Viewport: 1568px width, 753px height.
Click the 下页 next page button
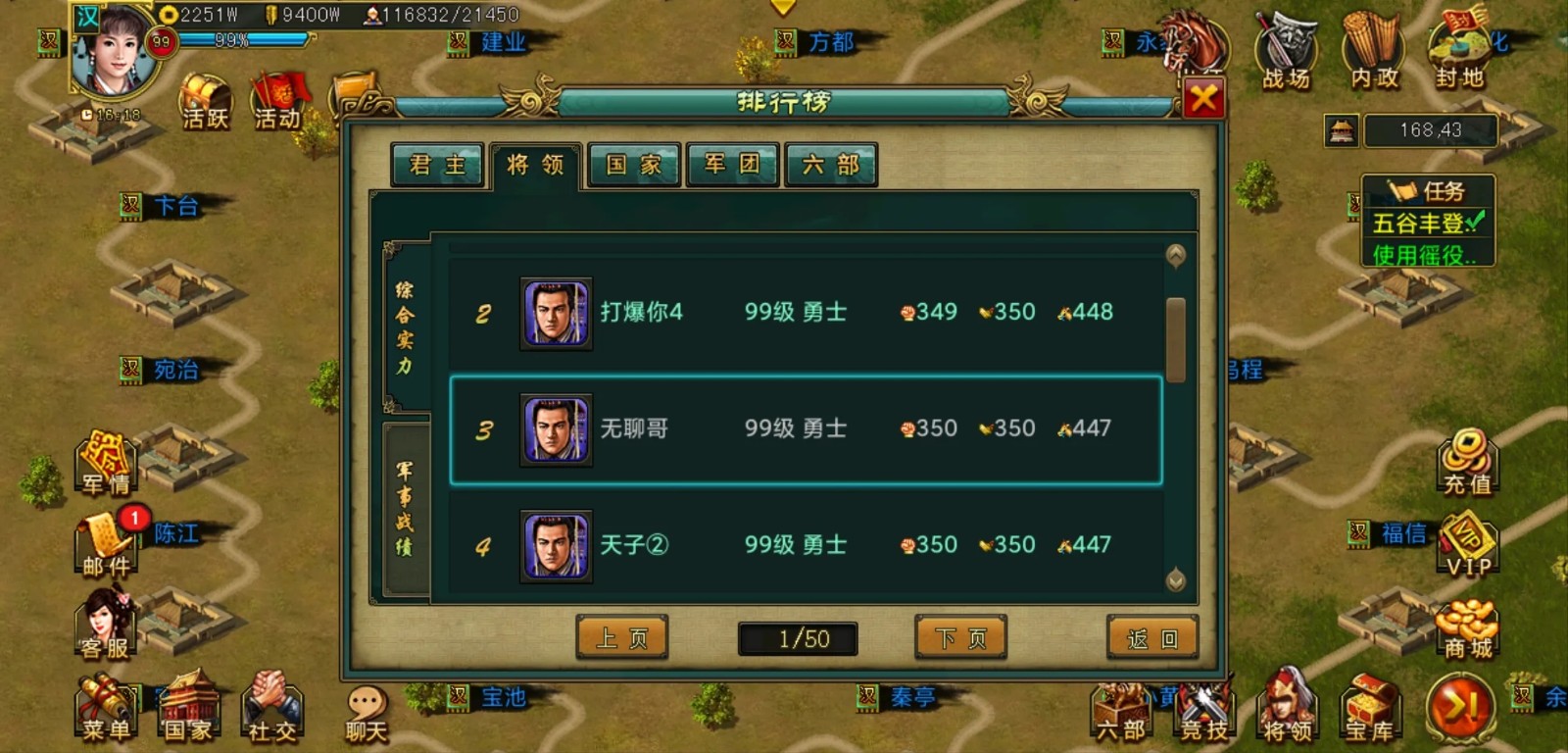(x=959, y=636)
